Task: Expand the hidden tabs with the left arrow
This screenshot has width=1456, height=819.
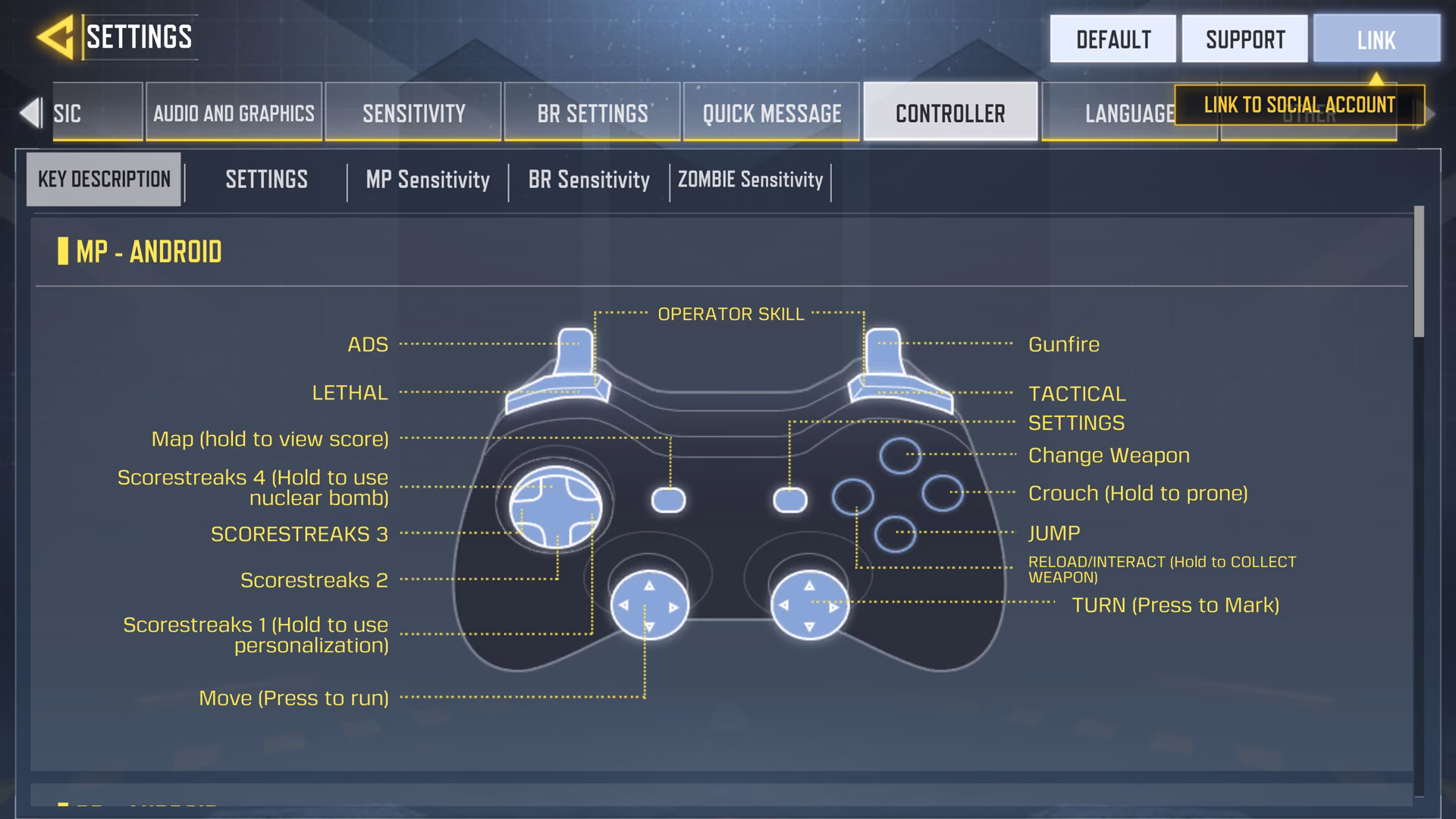Action: point(30,112)
